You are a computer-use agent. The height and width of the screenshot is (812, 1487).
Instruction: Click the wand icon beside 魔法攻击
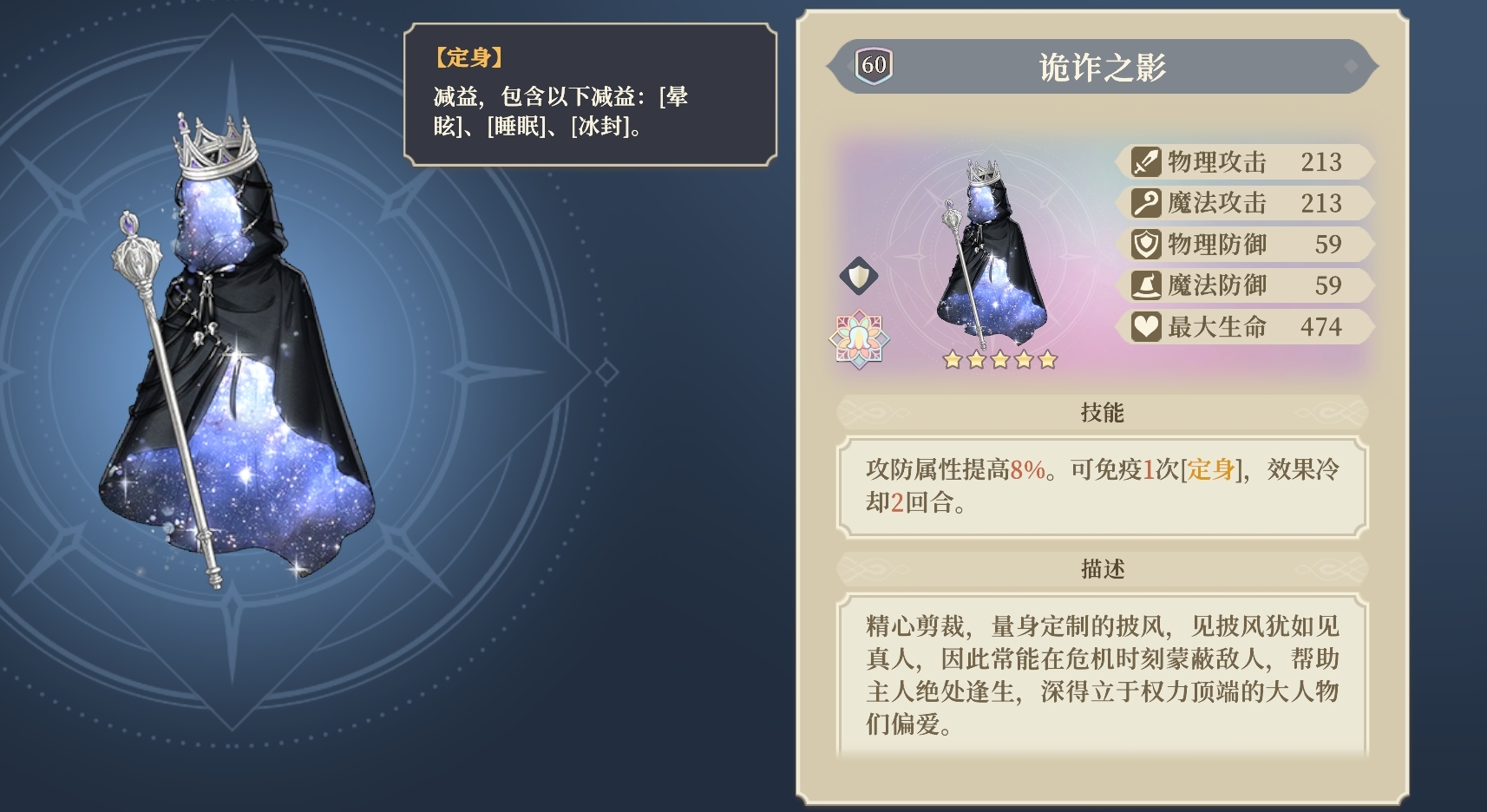[1144, 202]
